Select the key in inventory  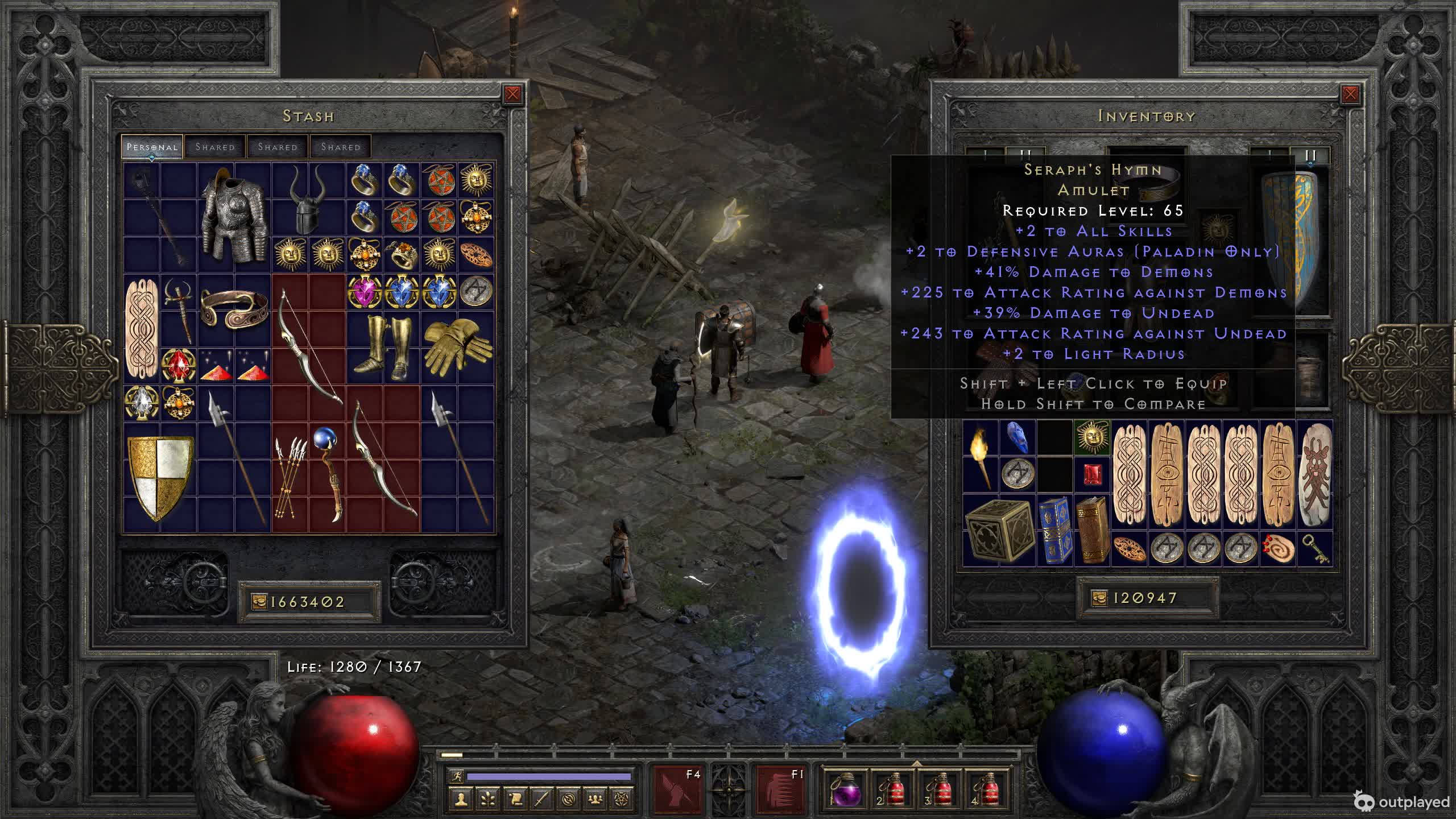1314,549
